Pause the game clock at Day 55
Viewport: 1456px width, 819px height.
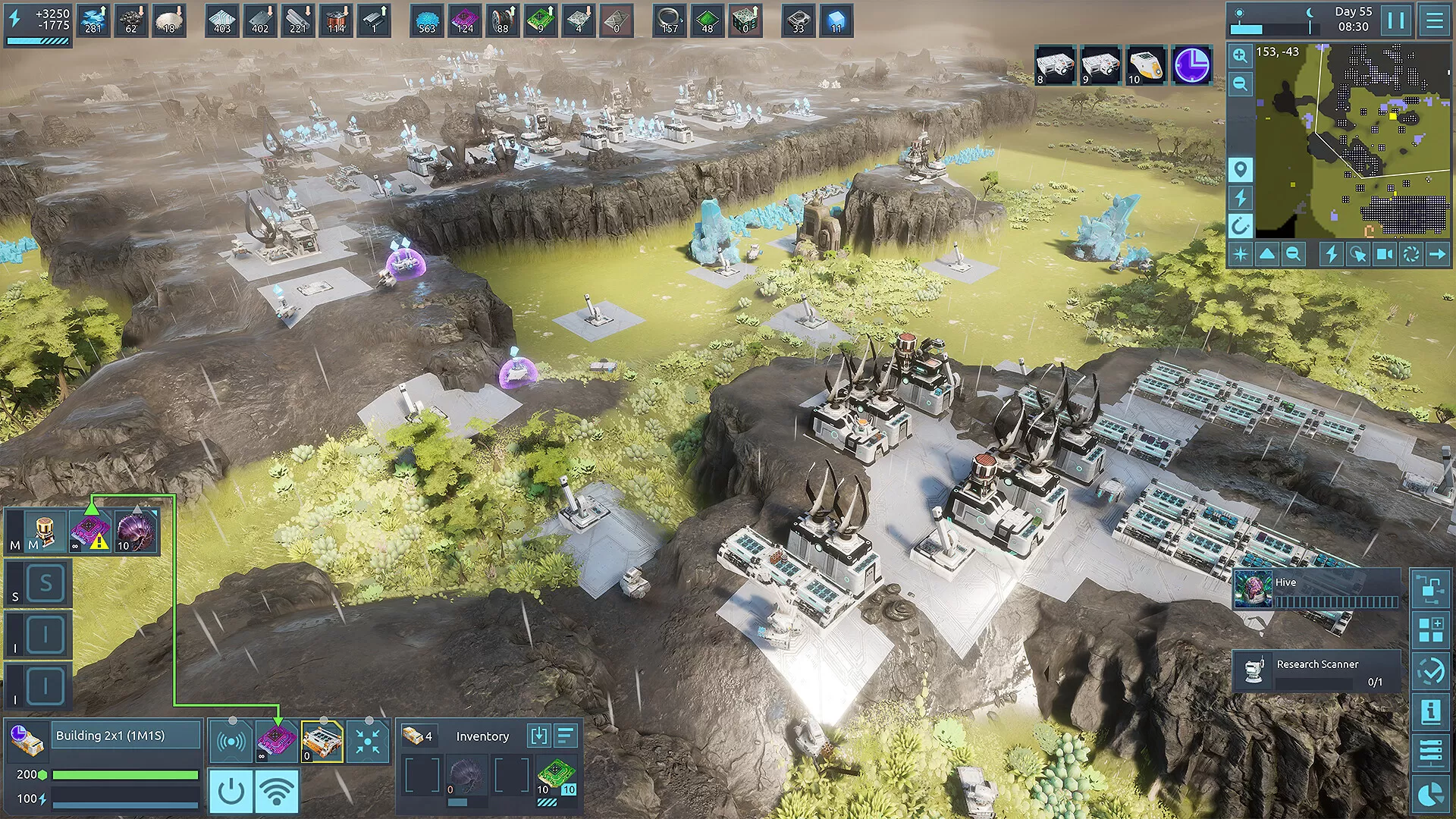[1396, 20]
